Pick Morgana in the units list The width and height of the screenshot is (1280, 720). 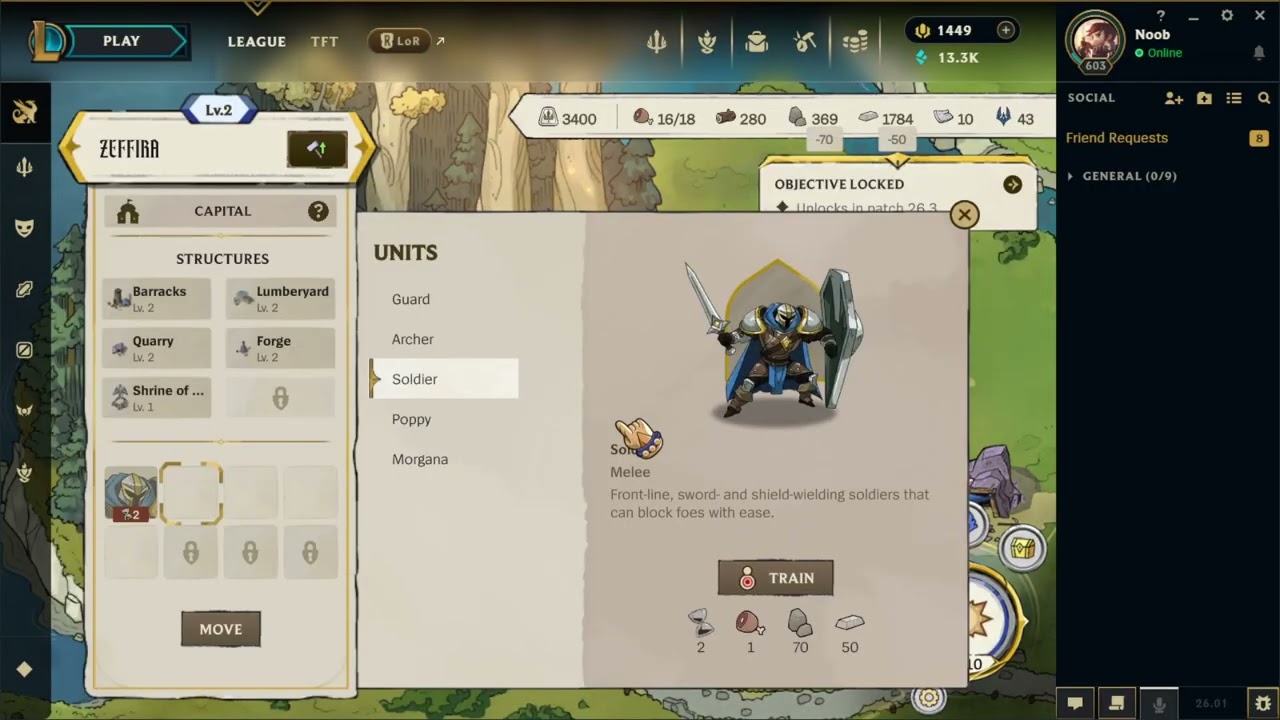420,459
